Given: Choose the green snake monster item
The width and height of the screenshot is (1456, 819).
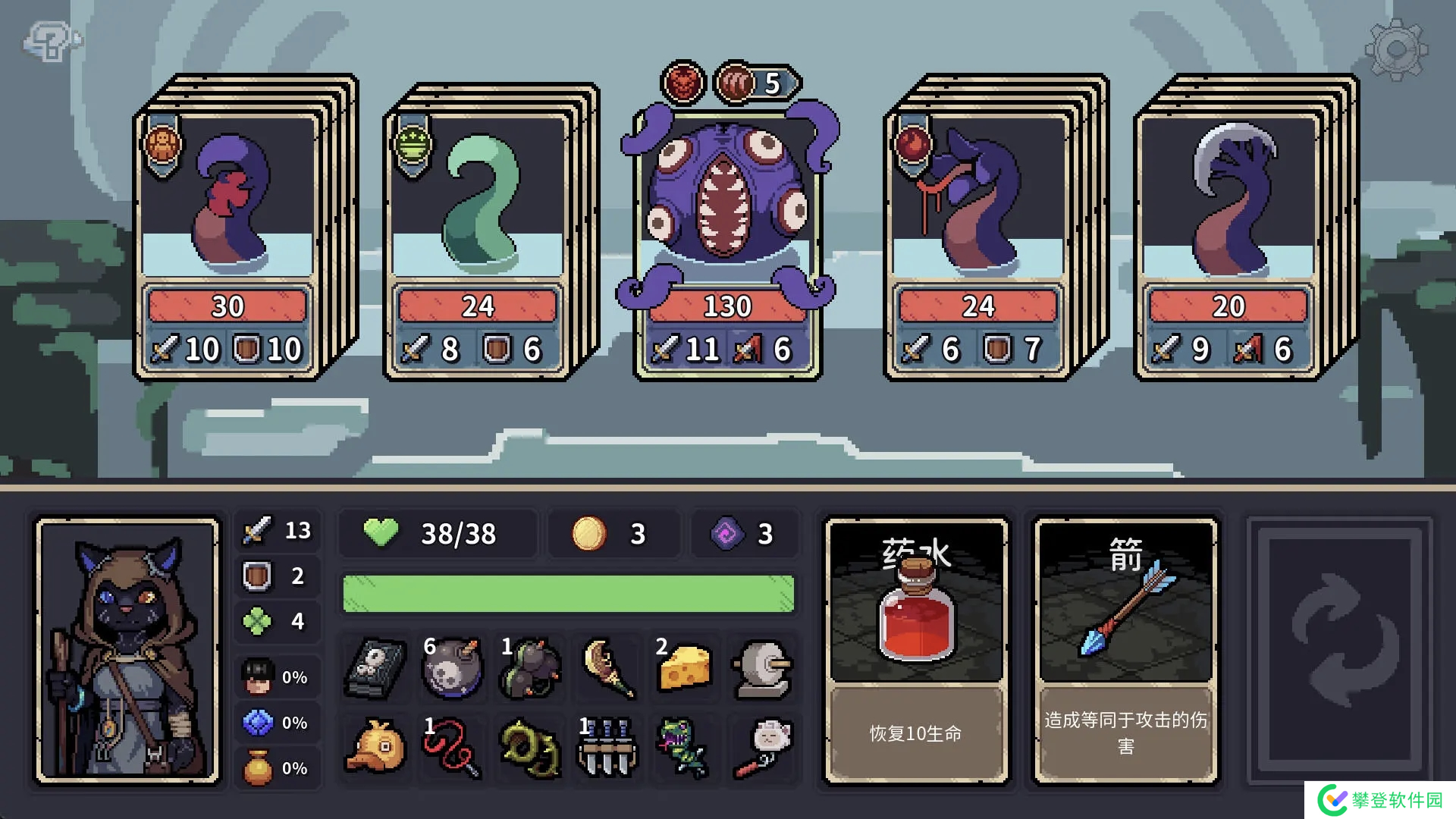Looking at the screenshot, I should click(x=684, y=747).
